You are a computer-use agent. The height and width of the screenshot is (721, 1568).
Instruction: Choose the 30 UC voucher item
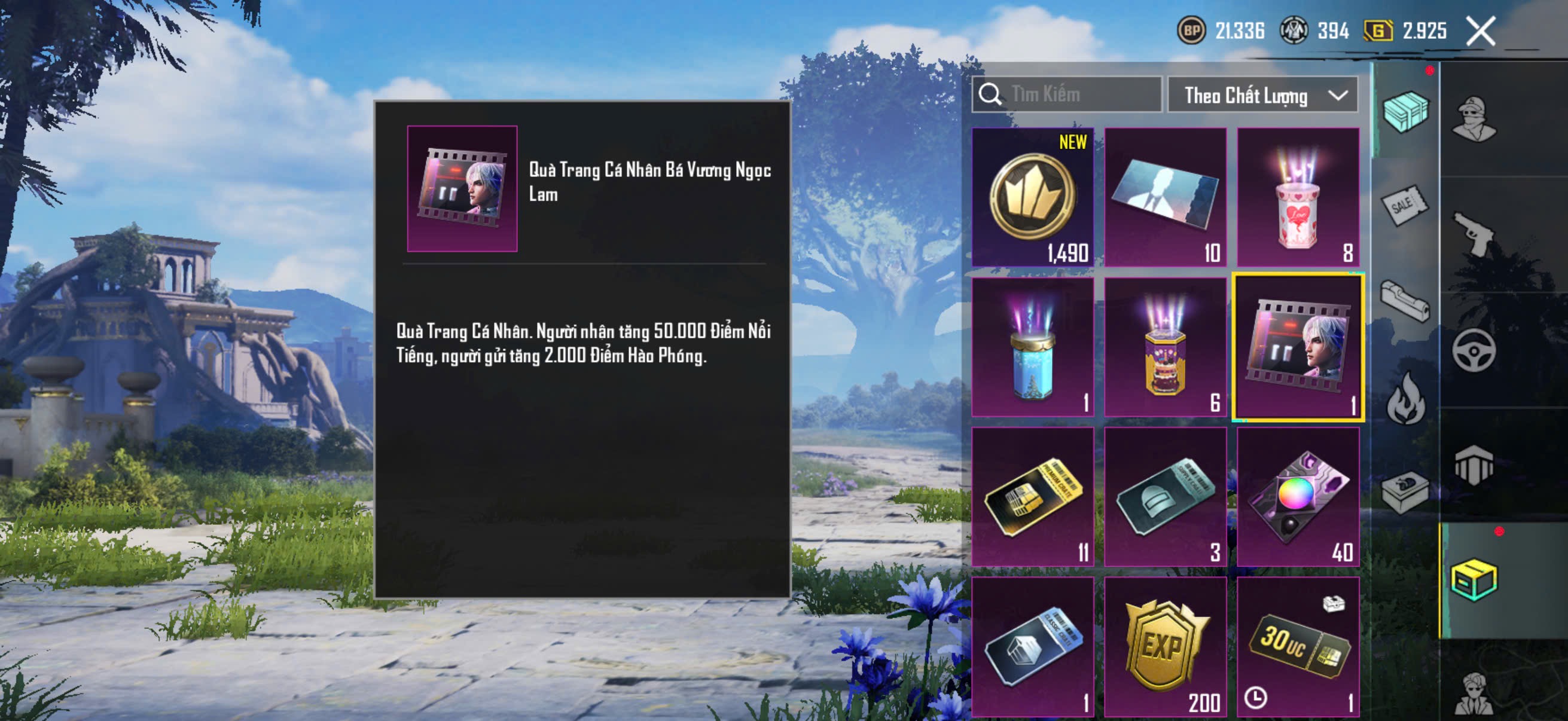[1298, 647]
